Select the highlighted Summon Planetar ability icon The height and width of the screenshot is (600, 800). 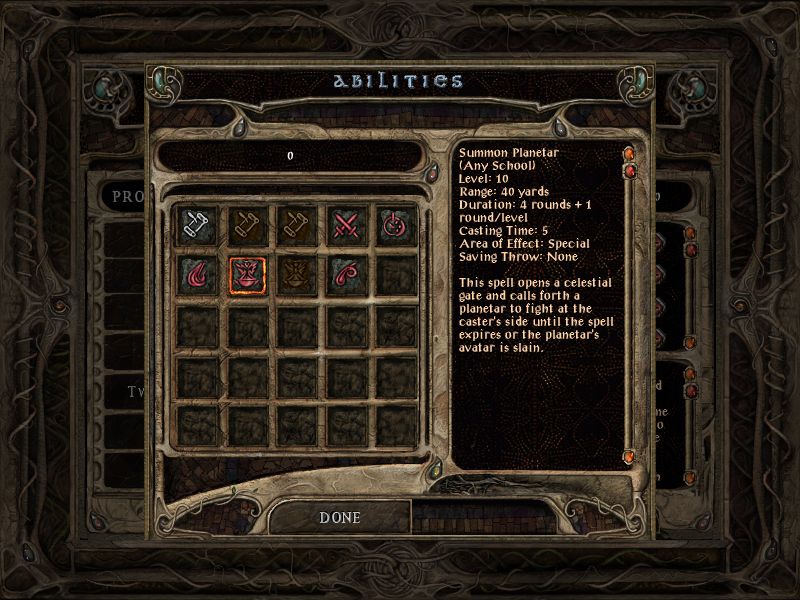[245, 272]
